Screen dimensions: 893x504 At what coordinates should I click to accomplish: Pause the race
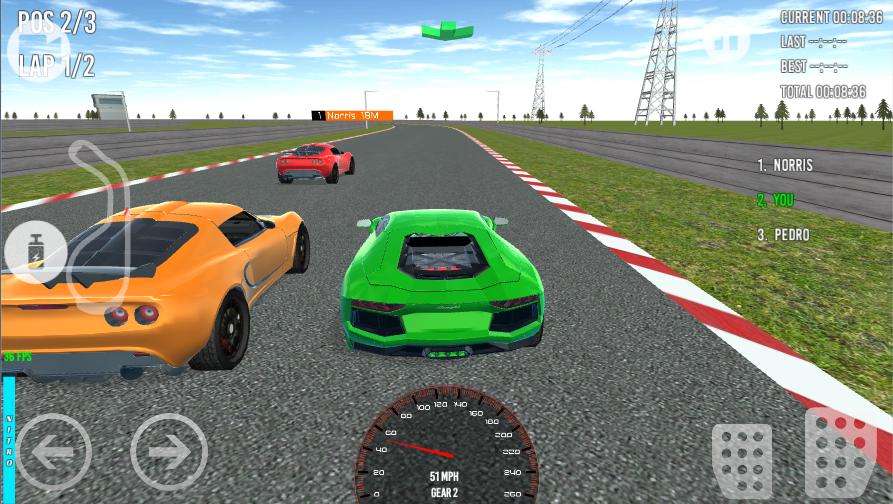tap(726, 40)
